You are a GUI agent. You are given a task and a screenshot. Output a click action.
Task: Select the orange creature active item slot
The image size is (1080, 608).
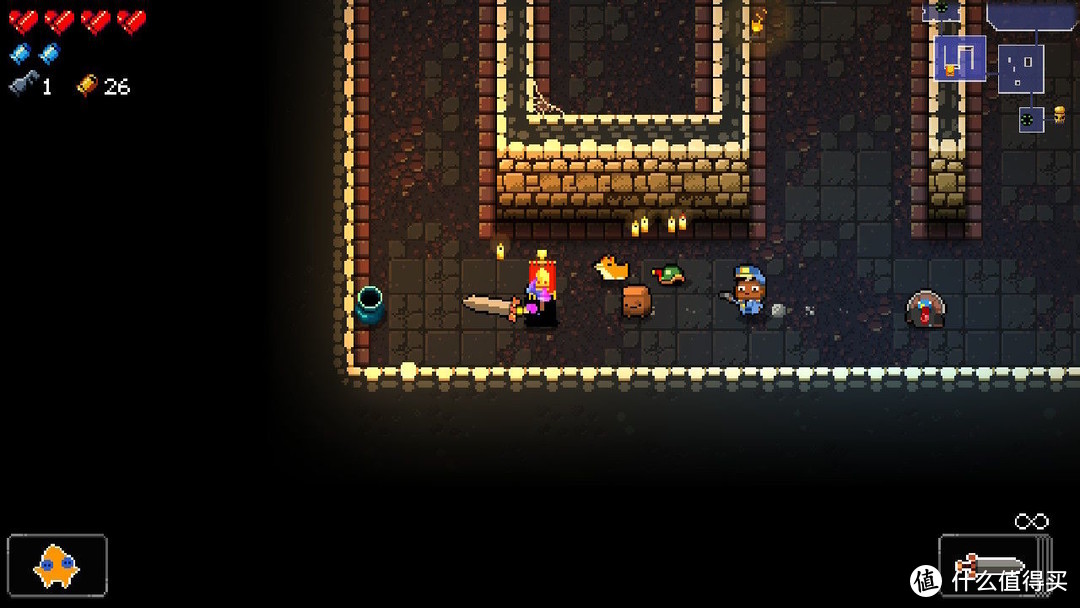[x=57, y=567]
